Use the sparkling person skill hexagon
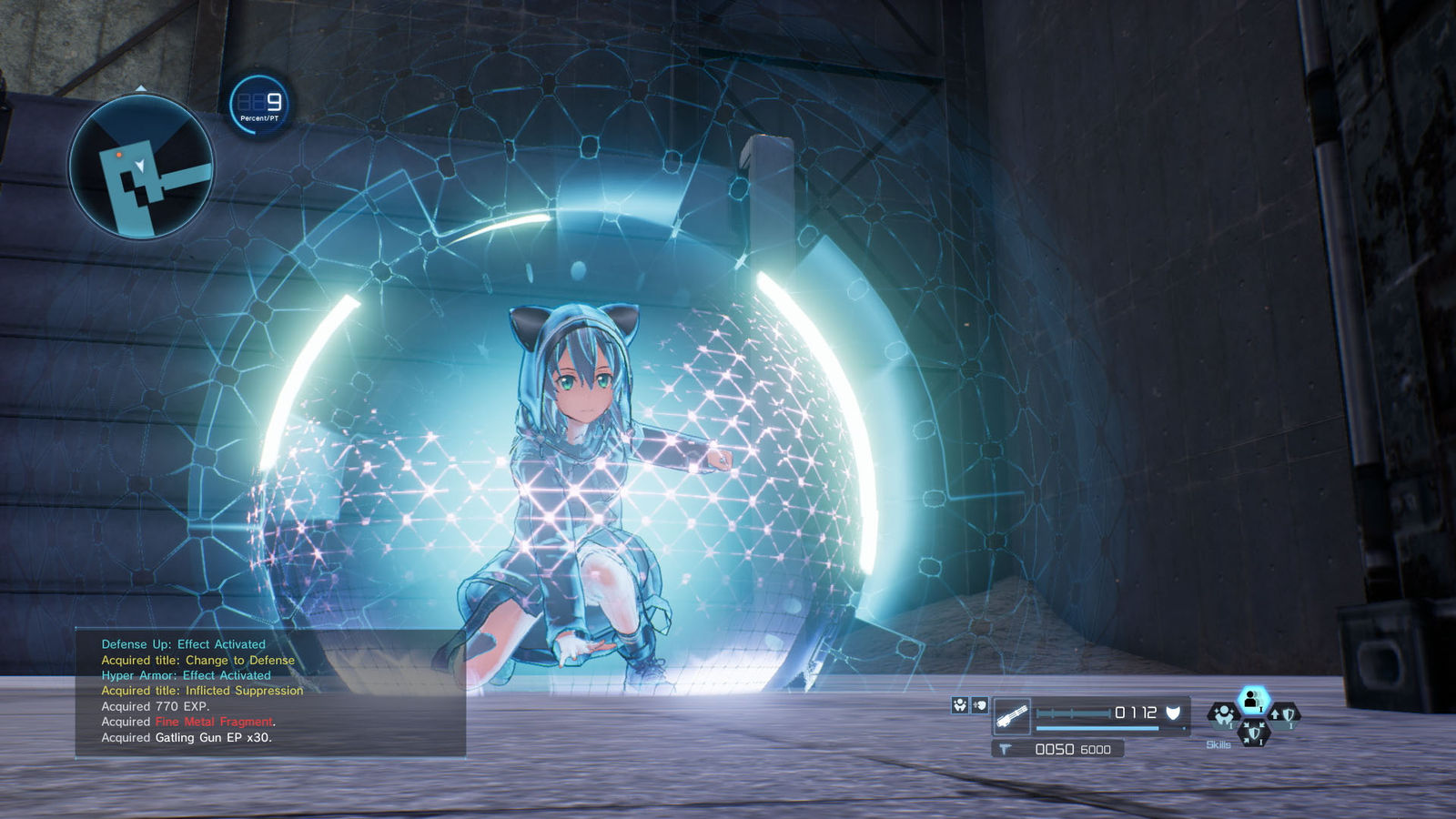Screen dimensions: 1456x819 1224,715
